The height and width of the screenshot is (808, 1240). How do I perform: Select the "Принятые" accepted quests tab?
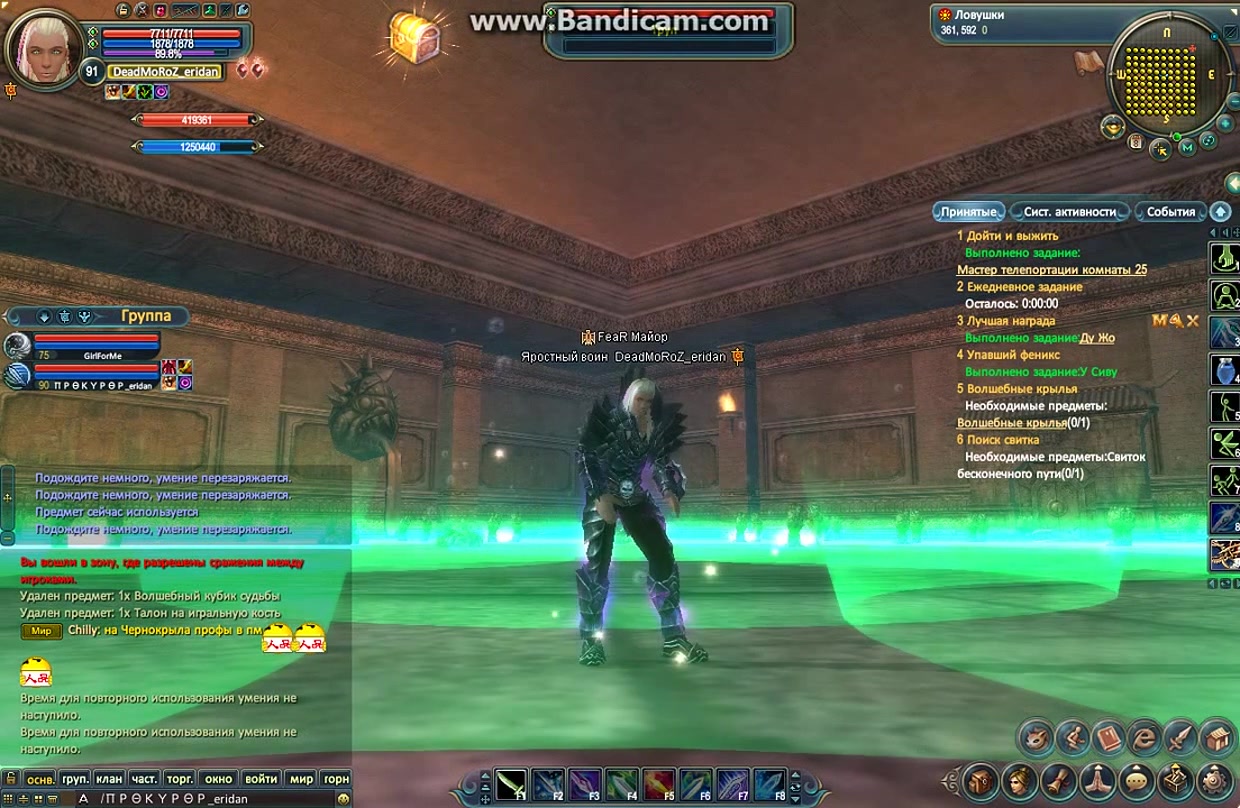click(968, 212)
